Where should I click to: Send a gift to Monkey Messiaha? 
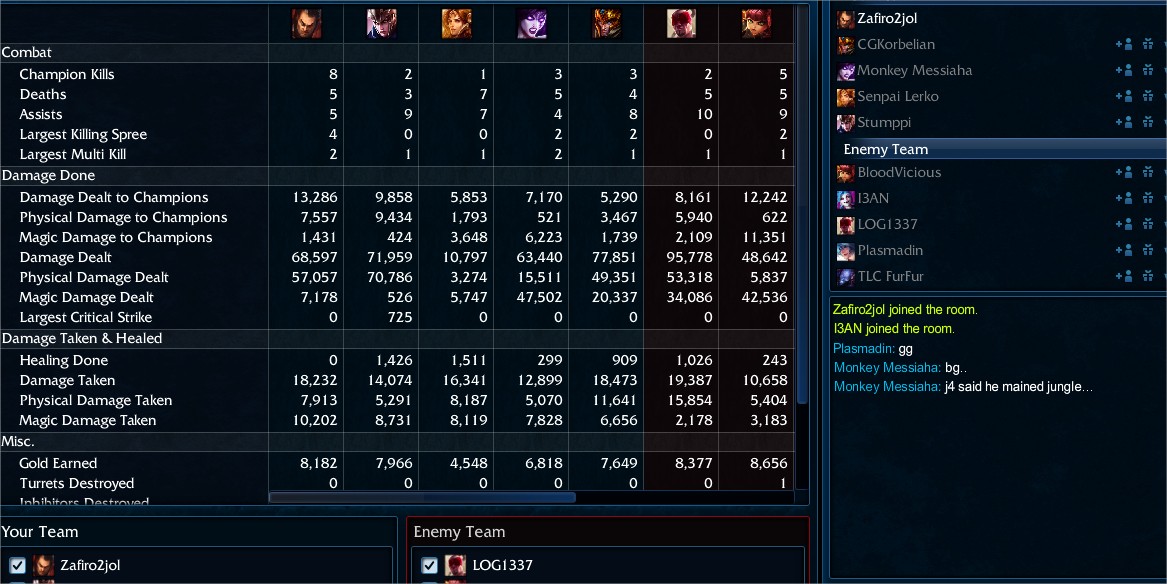pyautogui.click(x=1147, y=70)
